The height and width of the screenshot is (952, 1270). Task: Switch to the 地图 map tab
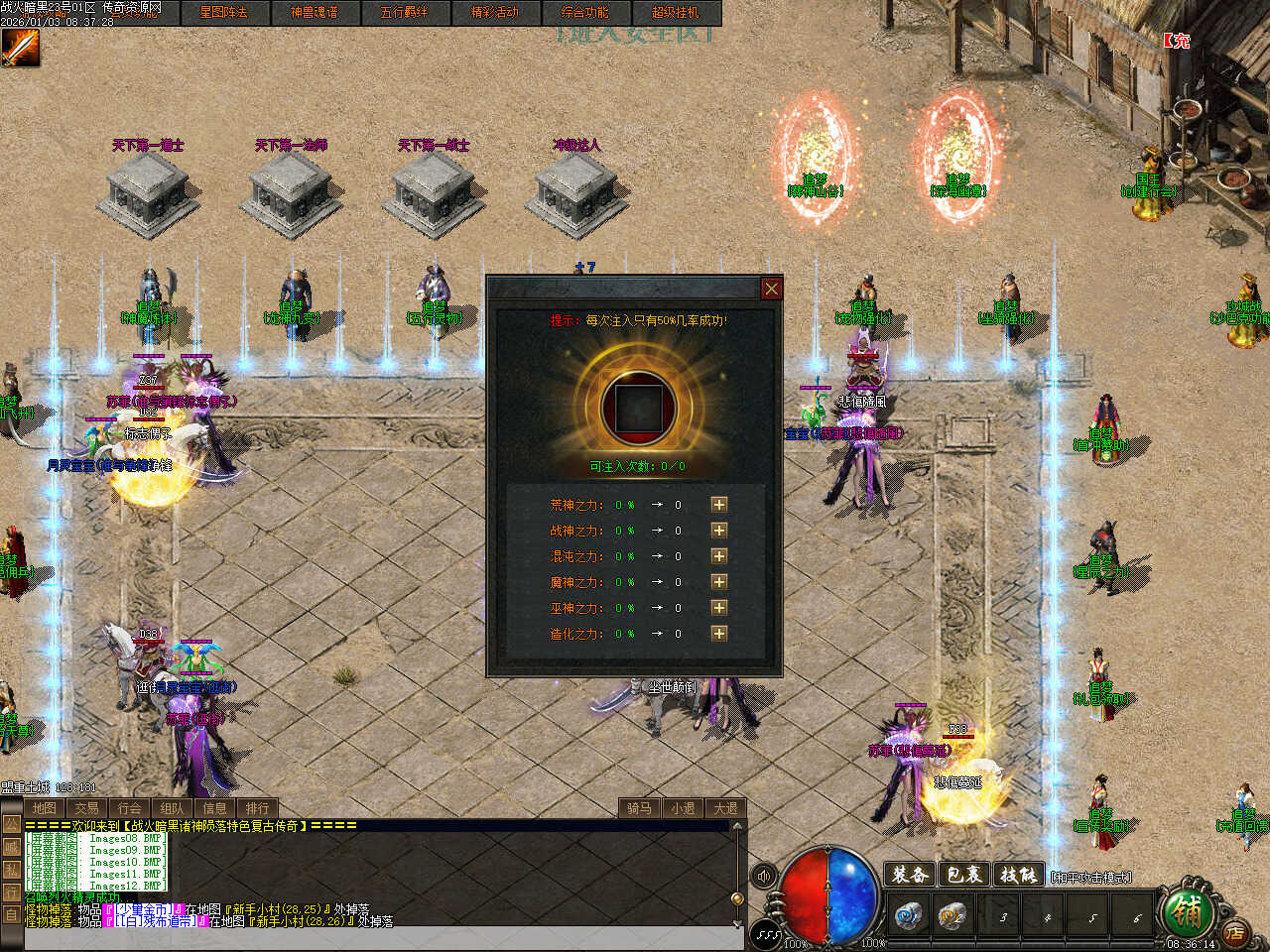[44, 808]
